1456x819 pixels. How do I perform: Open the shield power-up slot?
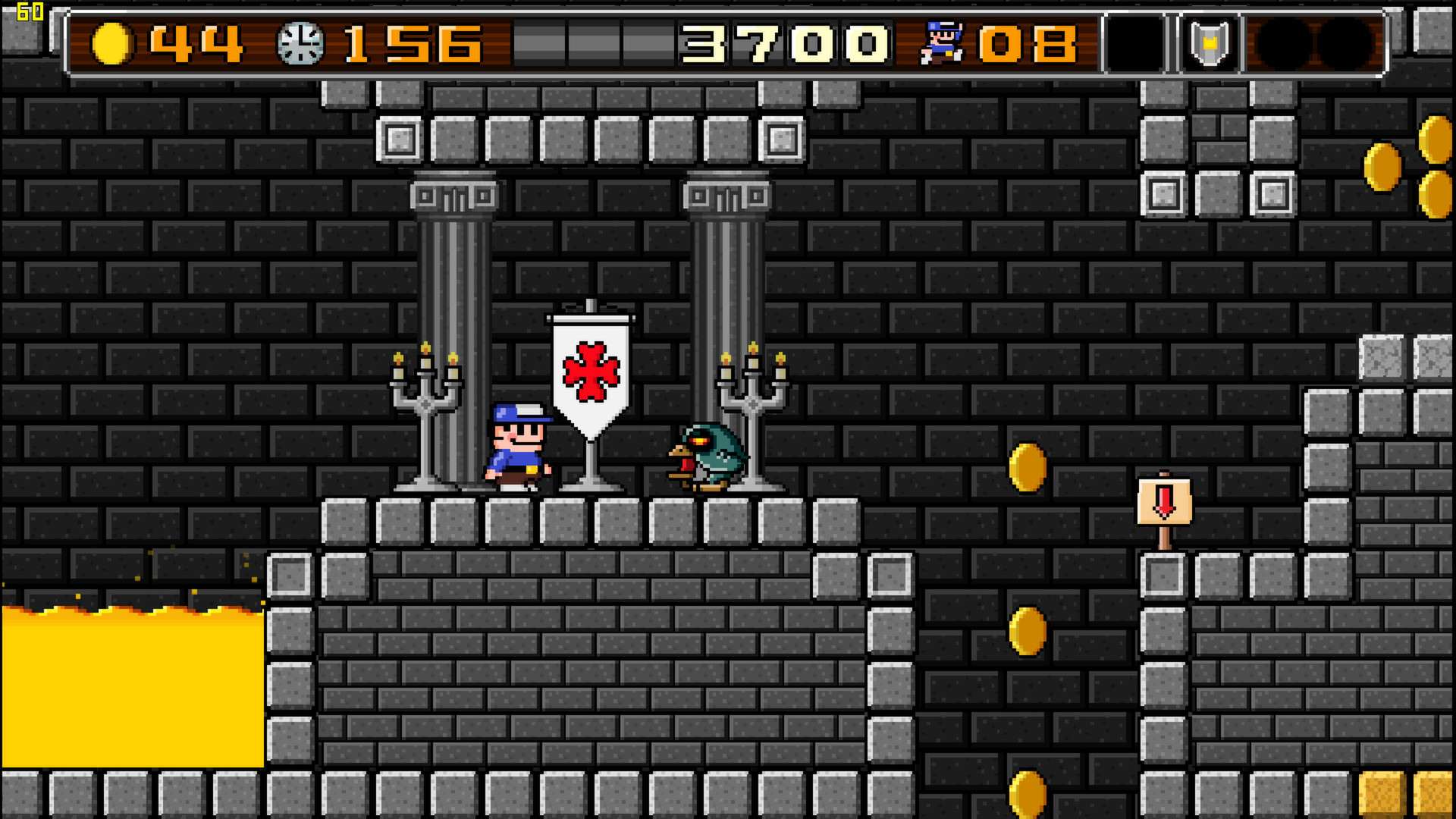coord(1209,42)
